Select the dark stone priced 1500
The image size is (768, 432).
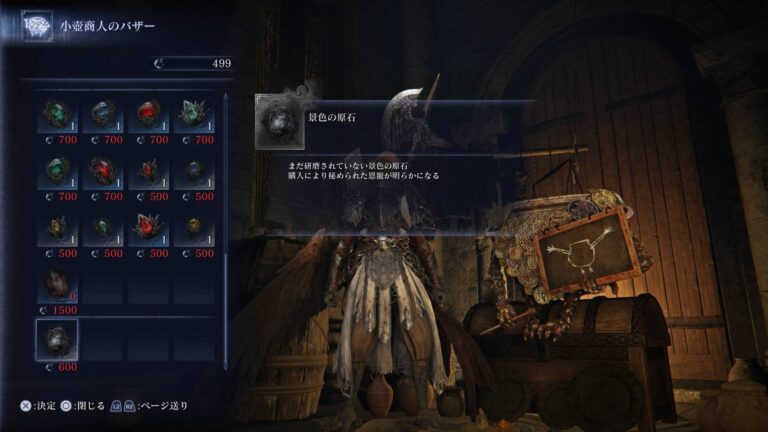56,286
